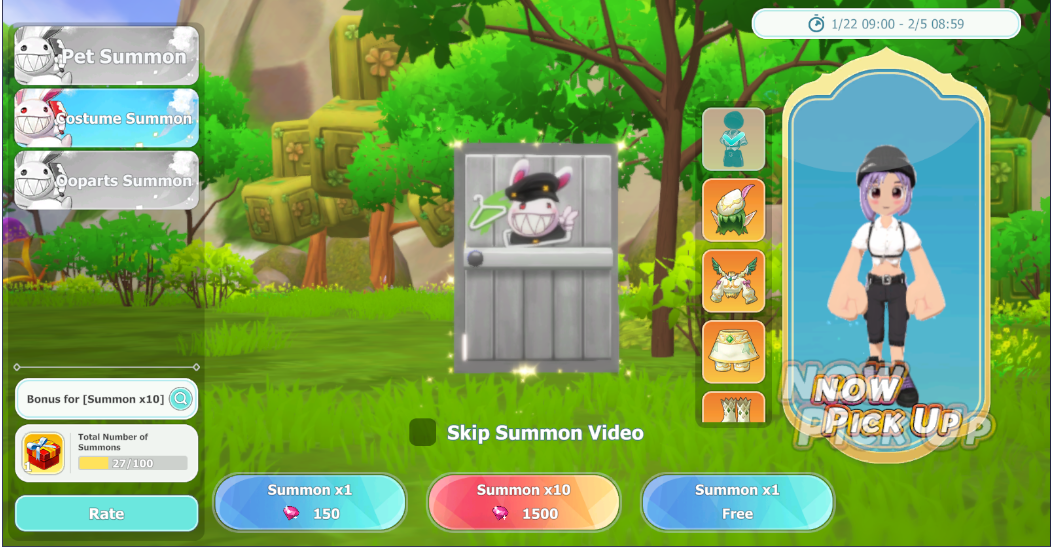This screenshot has height=547, width=1051.
Task: Select the cream skirt costume thumbnail
Action: point(733,351)
